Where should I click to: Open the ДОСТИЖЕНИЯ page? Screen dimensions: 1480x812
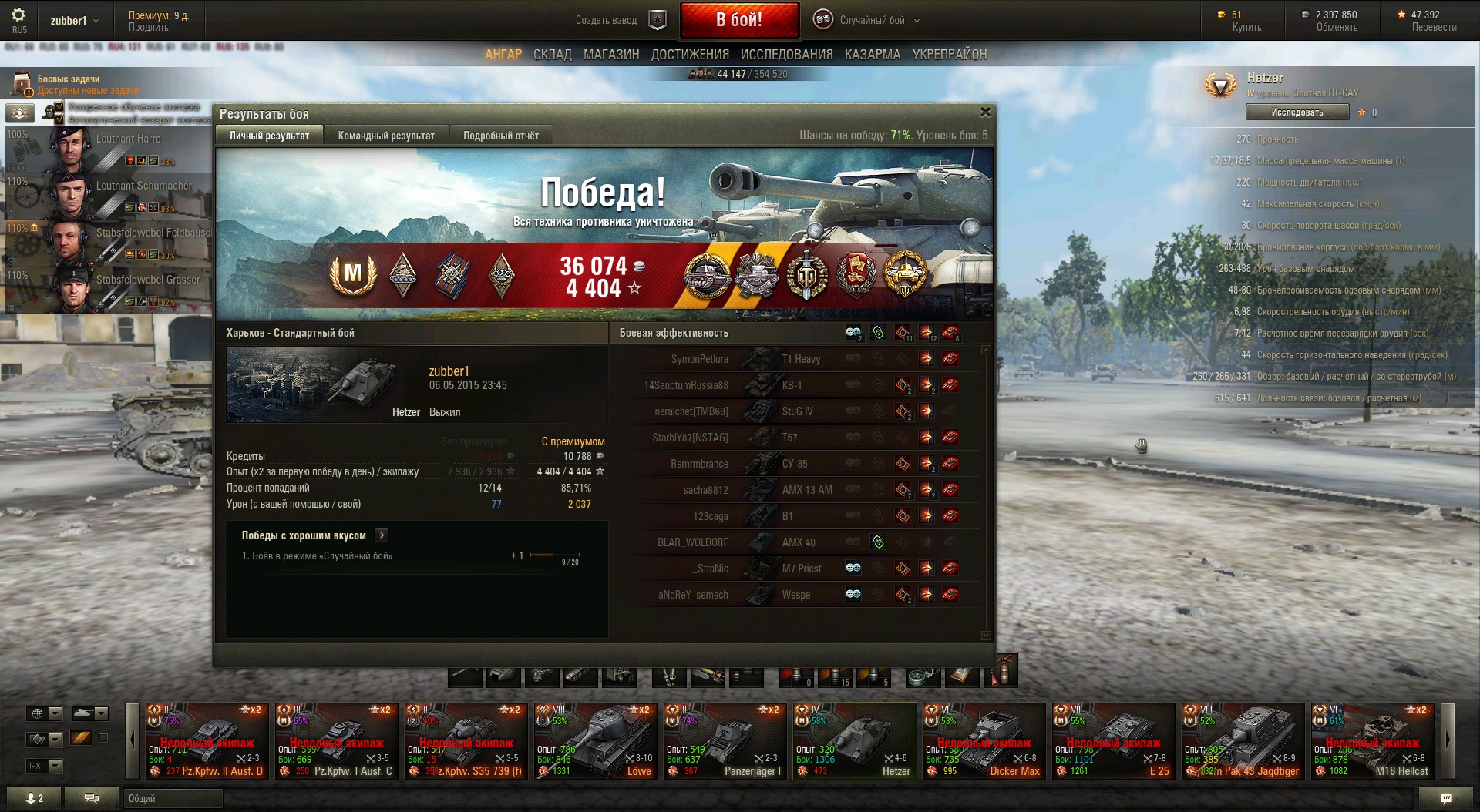click(690, 55)
